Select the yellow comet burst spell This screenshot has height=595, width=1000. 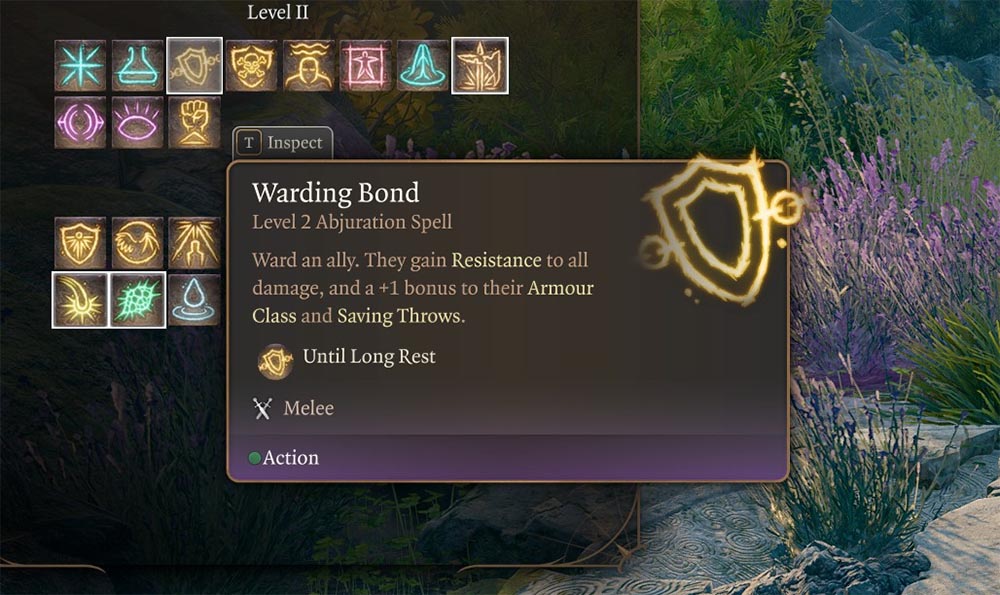[x=80, y=300]
